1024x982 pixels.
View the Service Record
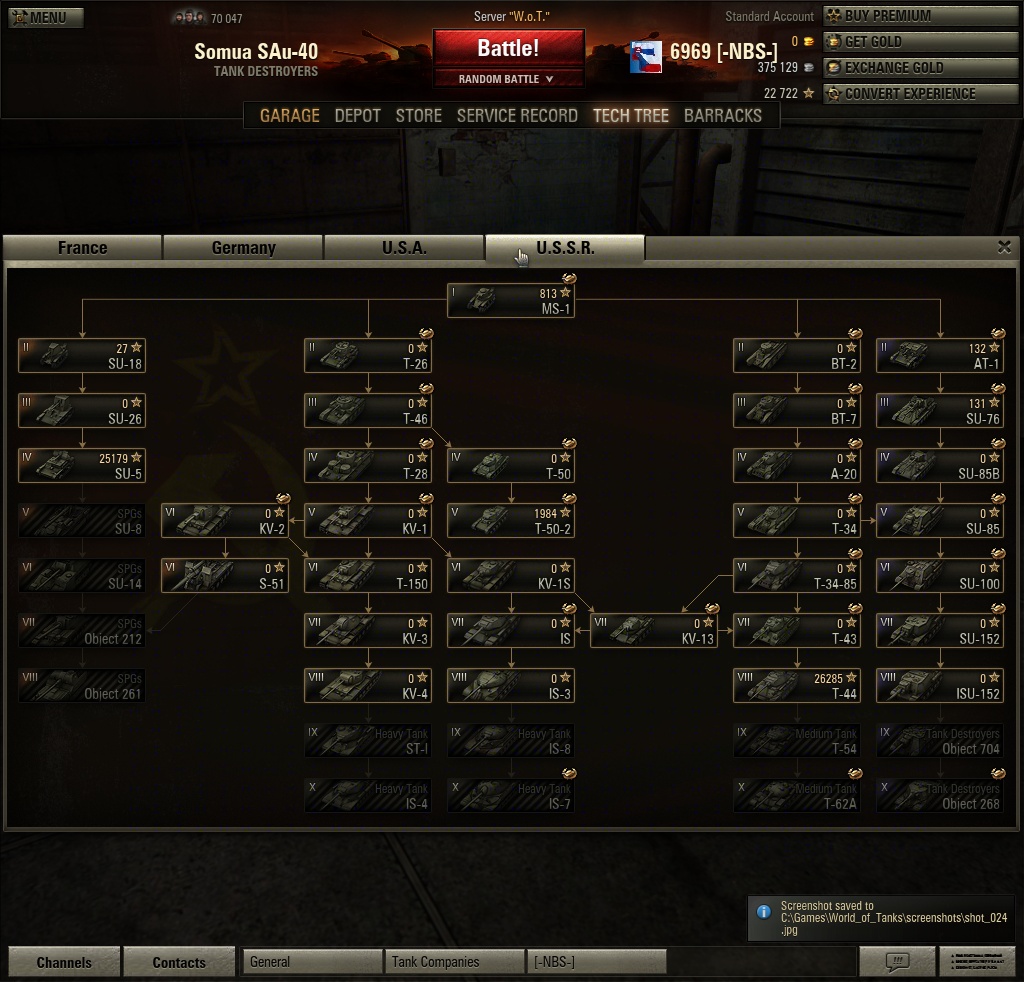517,116
